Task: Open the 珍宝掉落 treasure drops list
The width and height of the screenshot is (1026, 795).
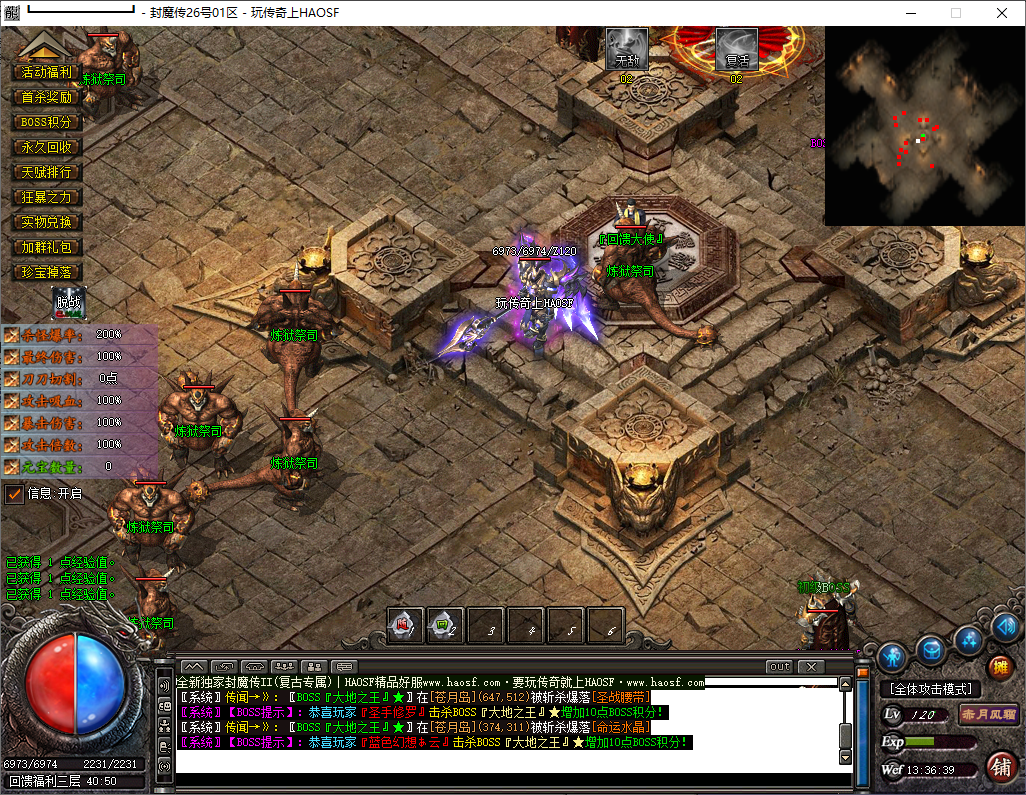Action: click(x=47, y=272)
